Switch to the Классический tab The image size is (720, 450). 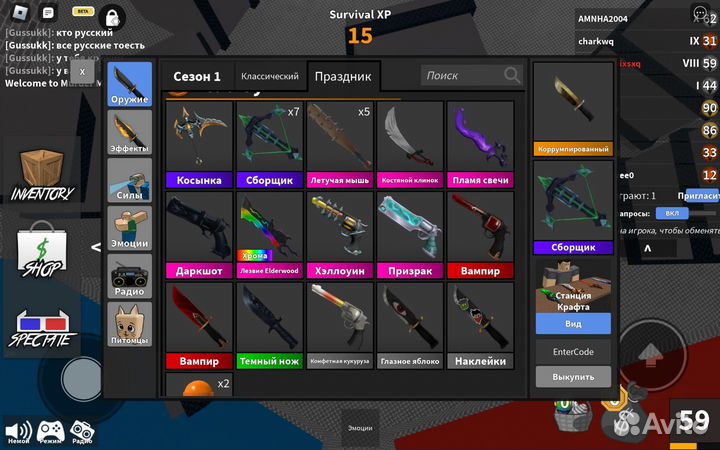[268, 77]
